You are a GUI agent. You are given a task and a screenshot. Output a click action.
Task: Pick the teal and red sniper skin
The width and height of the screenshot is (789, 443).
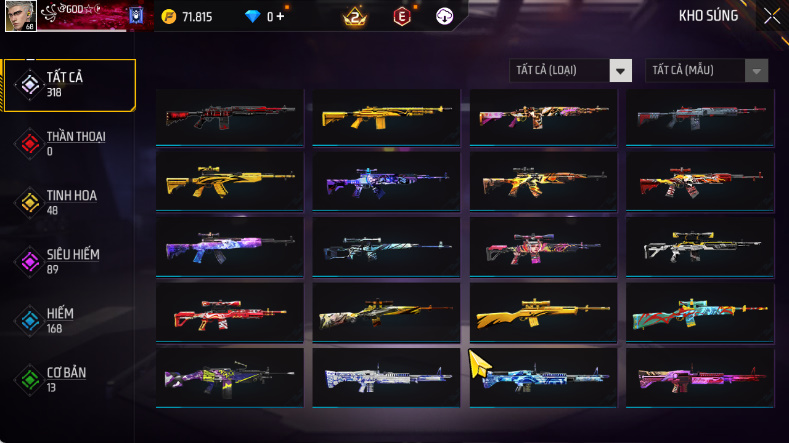pos(700,316)
